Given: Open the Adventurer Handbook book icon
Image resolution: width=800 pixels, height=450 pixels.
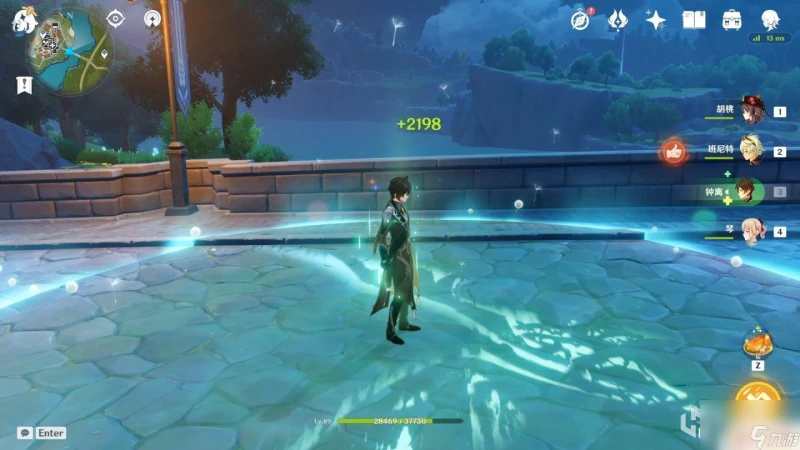Looking at the screenshot, I should pos(694,19).
